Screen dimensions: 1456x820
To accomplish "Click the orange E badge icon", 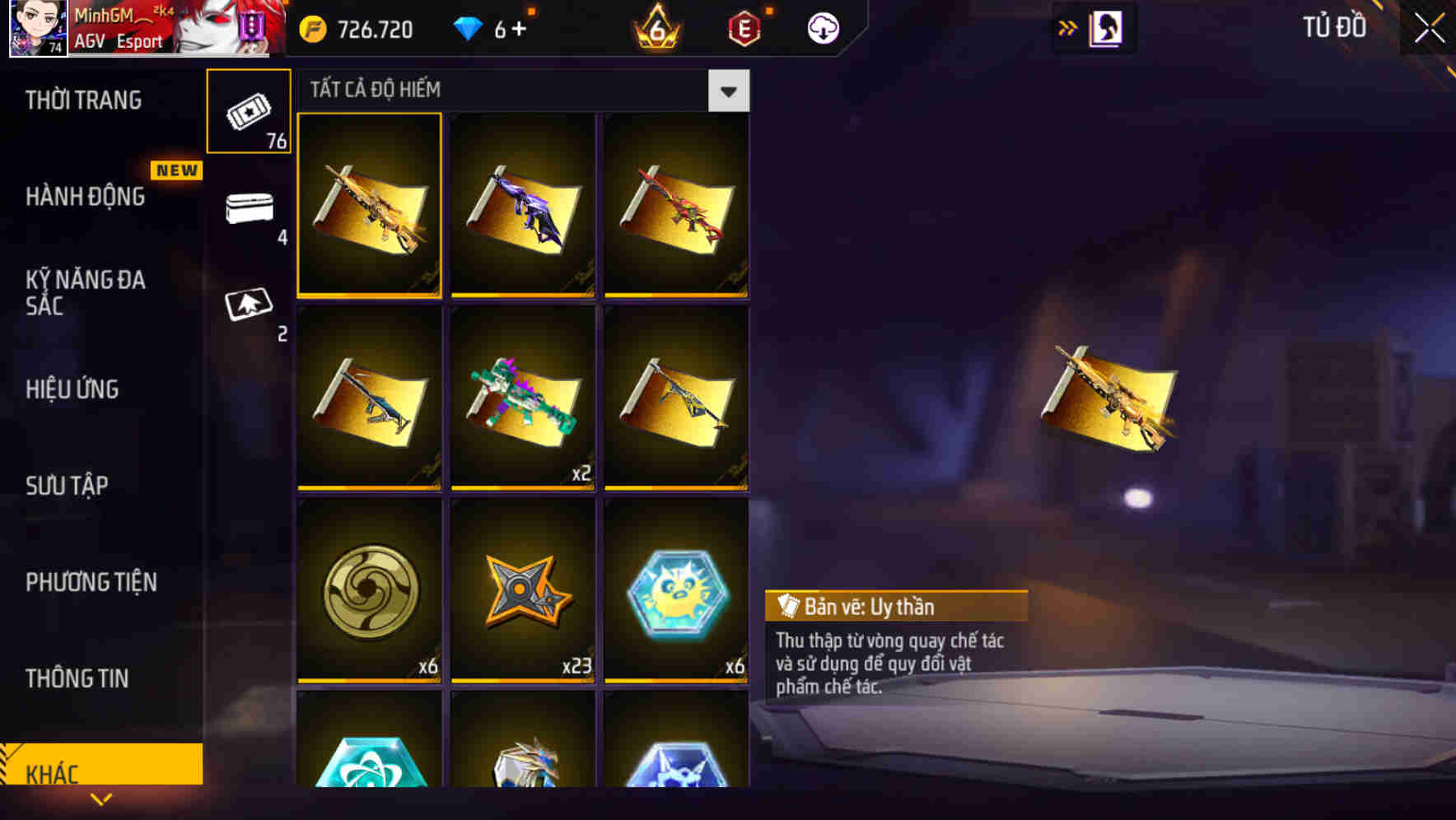I will tap(743, 27).
